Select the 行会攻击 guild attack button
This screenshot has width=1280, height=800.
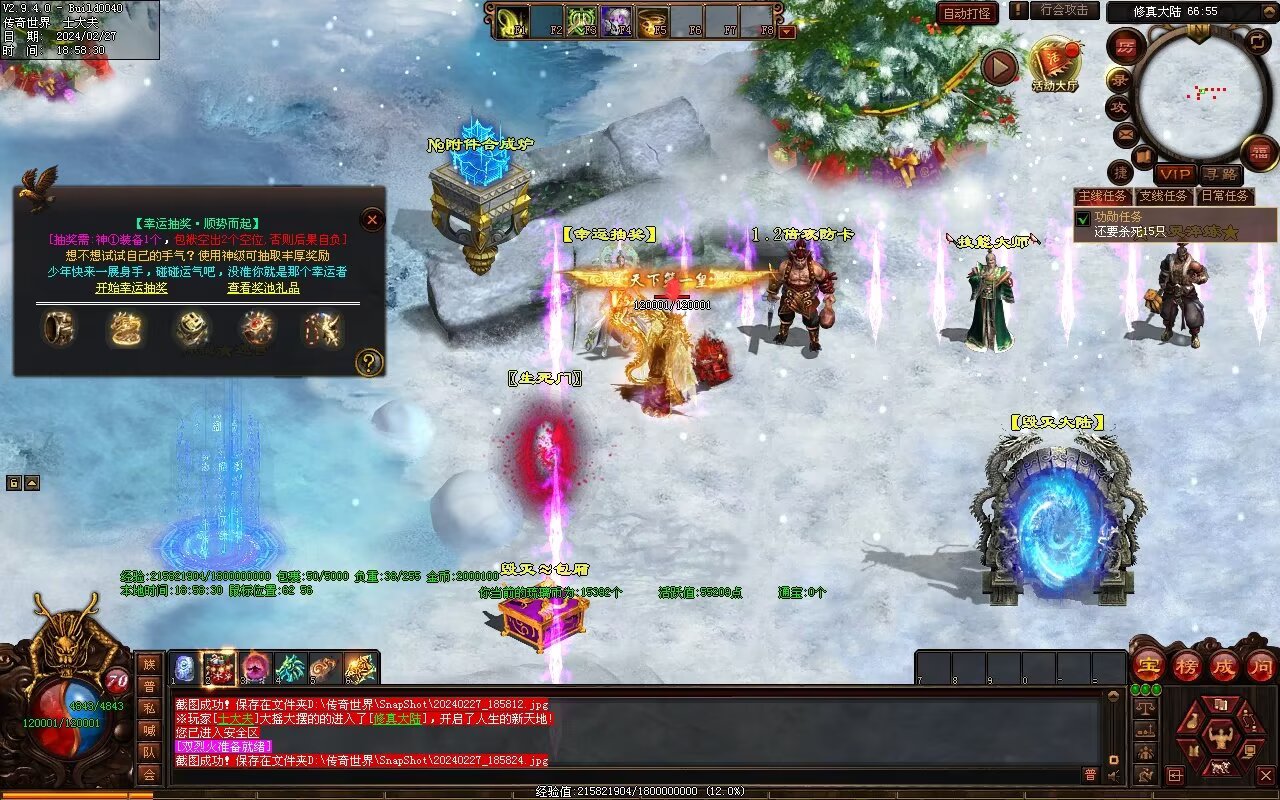pos(1063,11)
